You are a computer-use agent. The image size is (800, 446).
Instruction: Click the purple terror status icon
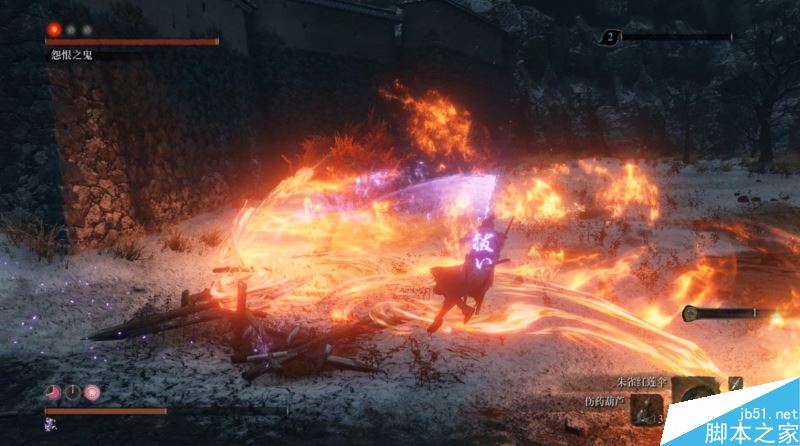tap(49, 424)
